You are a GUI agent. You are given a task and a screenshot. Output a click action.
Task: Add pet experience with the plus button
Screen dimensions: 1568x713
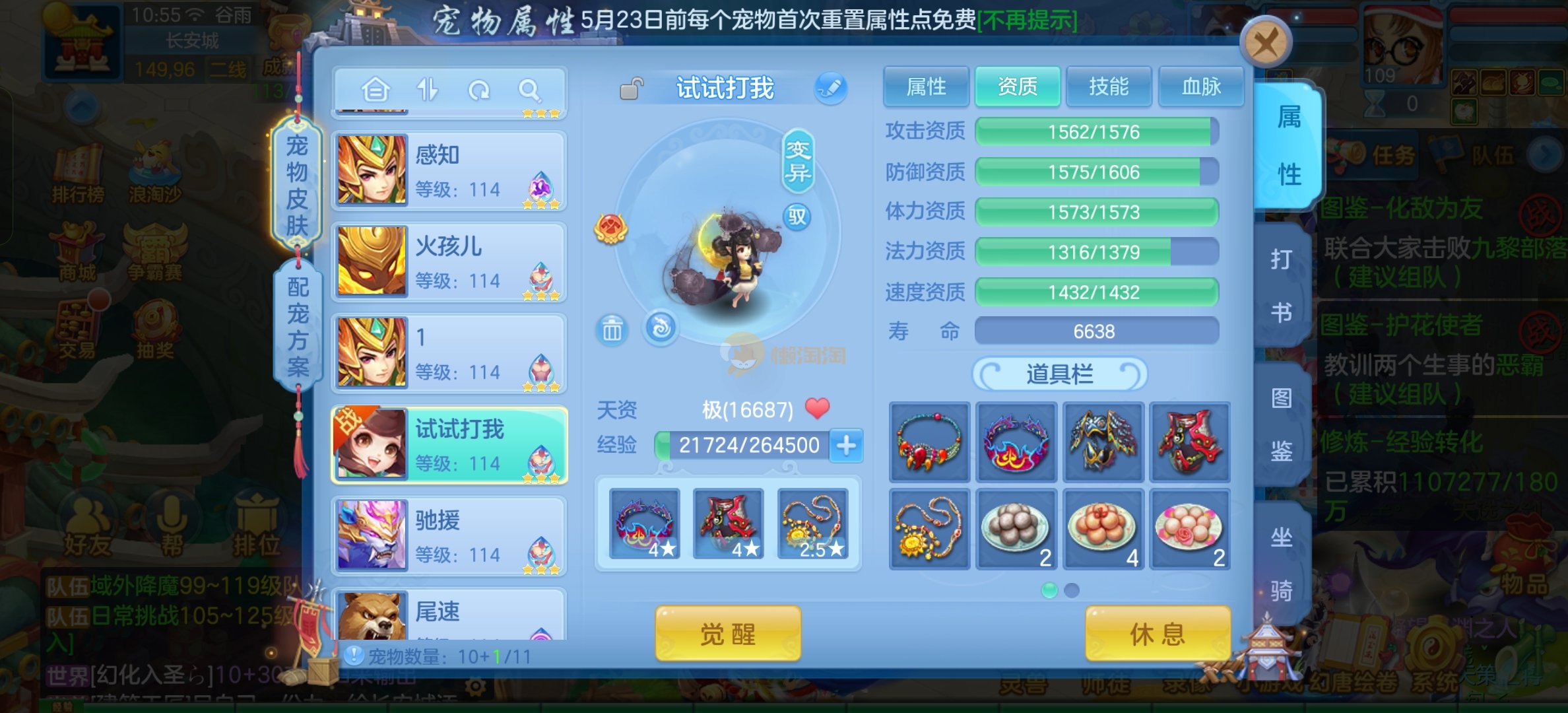847,446
